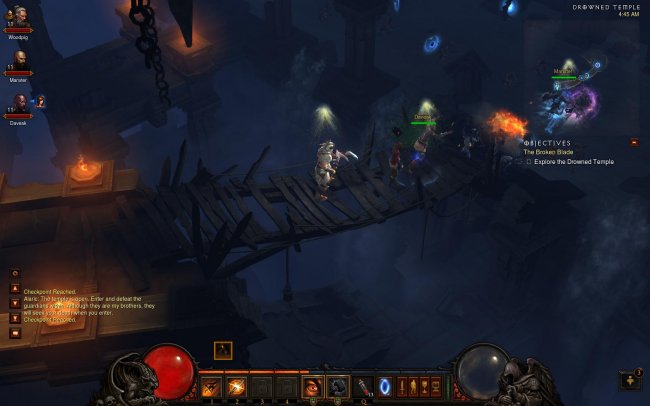Drink the health potion in the Q slot
Image resolution: width=650 pixels, height=406 pixels.
[363, 386]
